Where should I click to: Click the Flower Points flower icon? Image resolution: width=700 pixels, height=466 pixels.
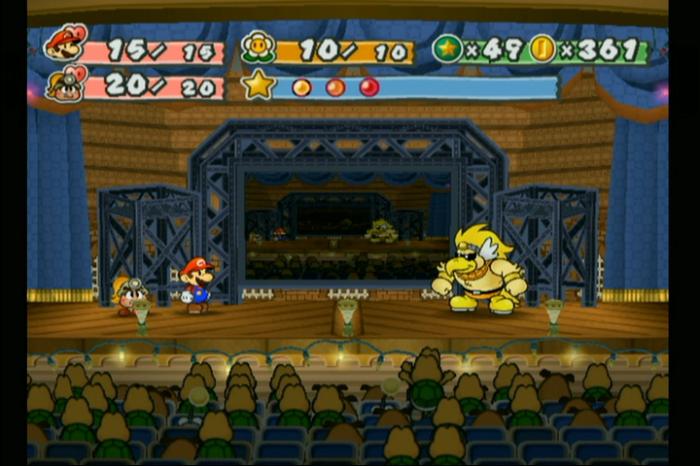[x=257, y=48]
